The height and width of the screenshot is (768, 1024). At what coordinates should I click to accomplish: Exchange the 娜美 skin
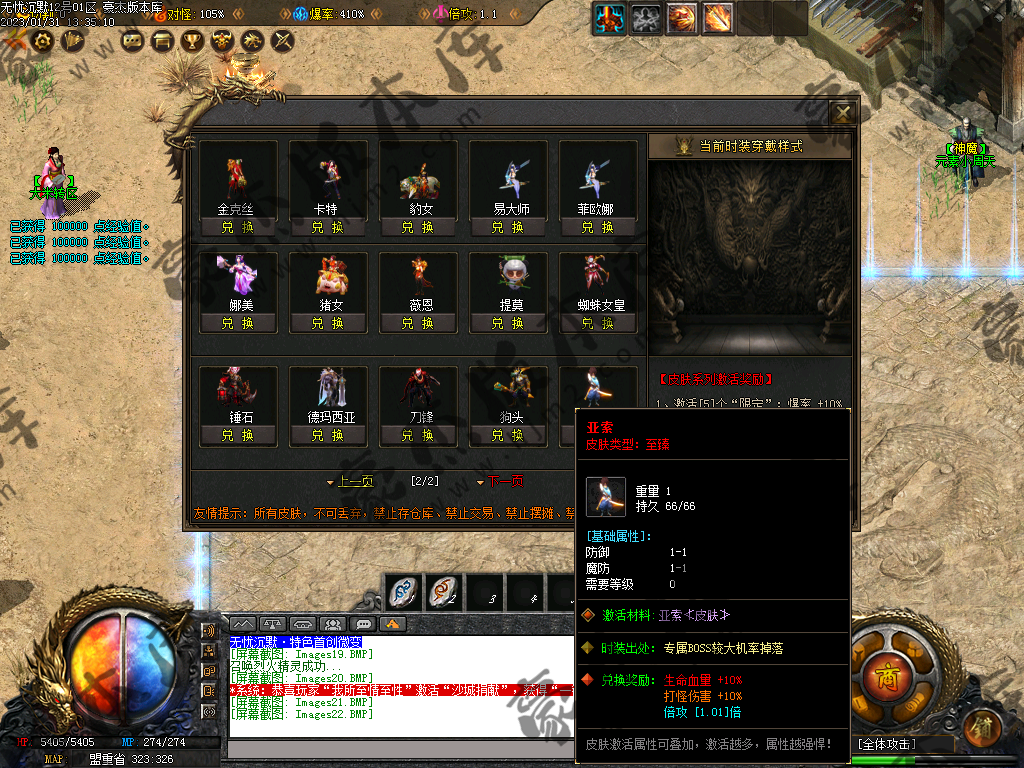pos(237,323)
